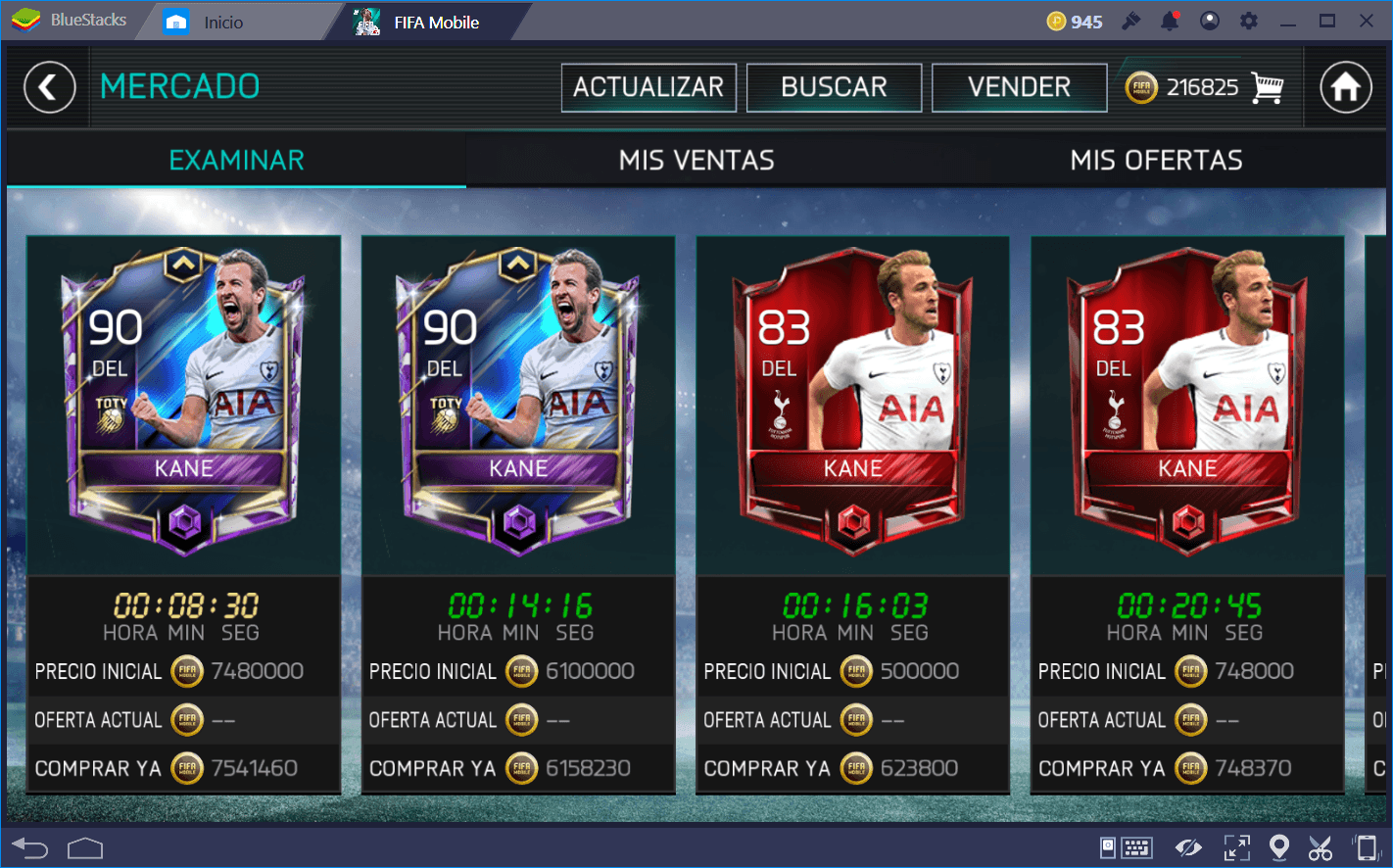Open the BlueStacks location pin tool

point(1278,847)
